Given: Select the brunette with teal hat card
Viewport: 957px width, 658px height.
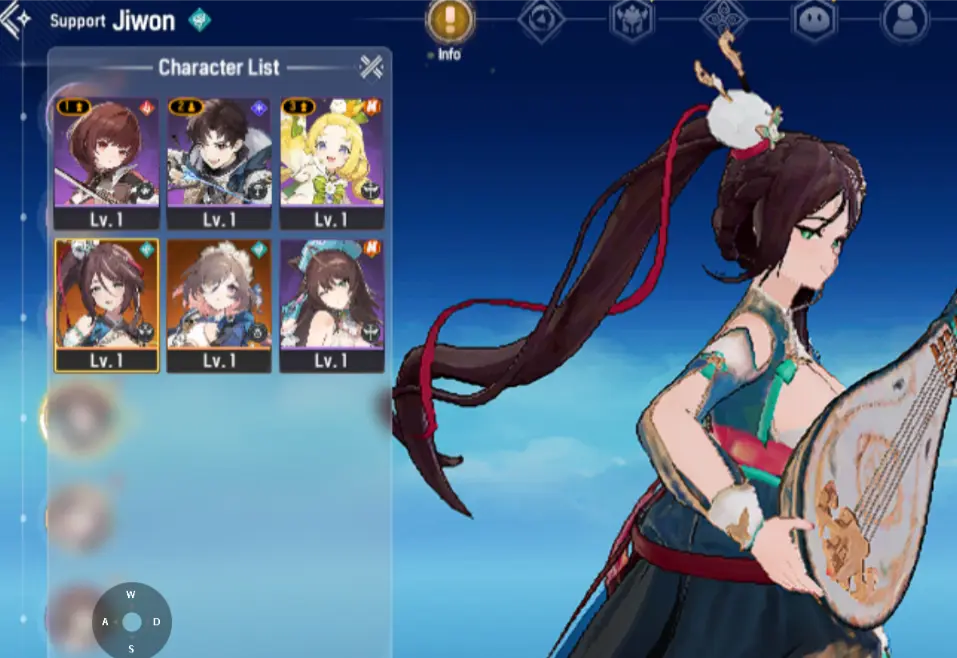Looking at the screenshot, I should [332, 304].
